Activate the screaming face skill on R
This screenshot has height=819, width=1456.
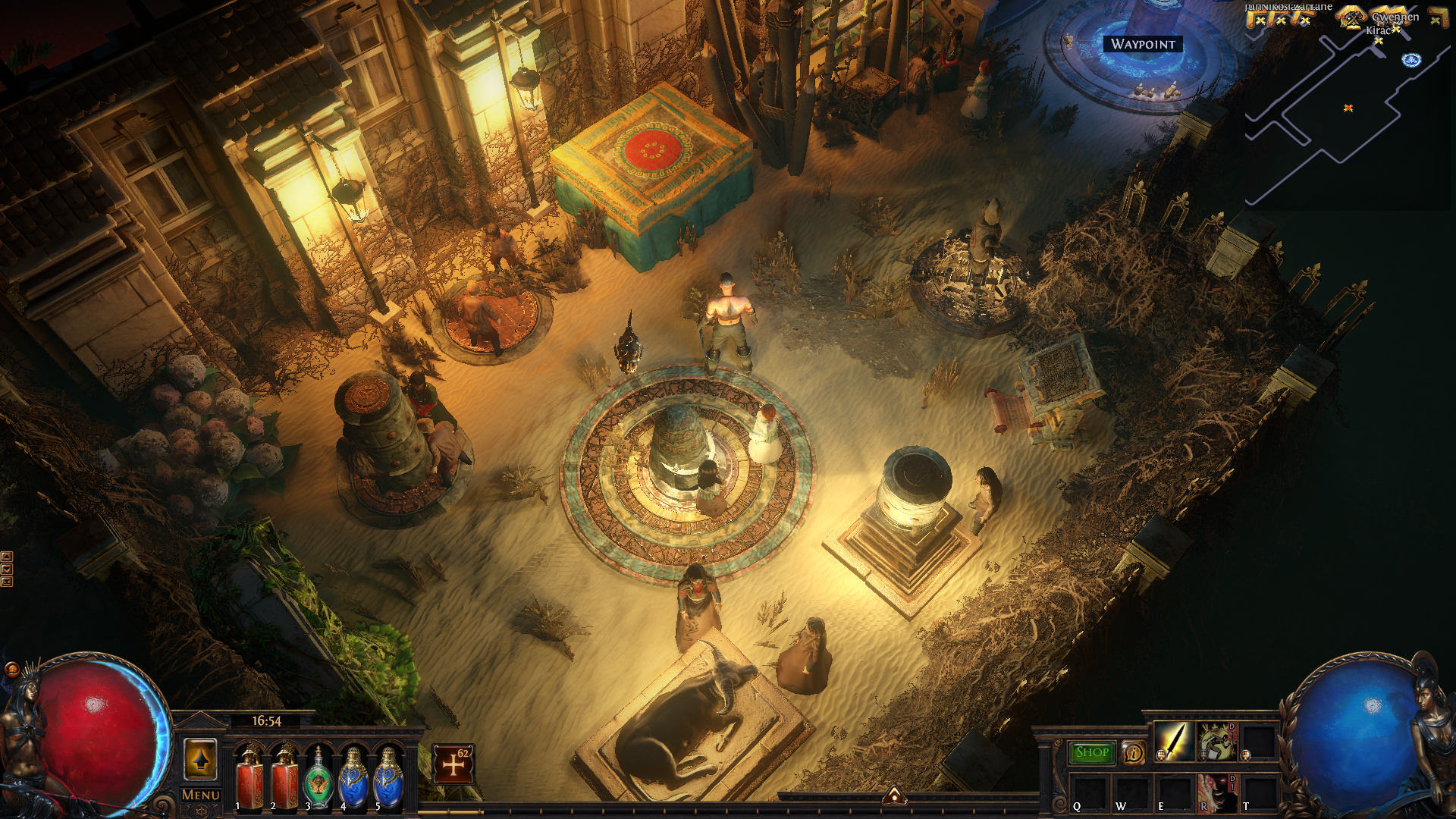(1216, 792)
